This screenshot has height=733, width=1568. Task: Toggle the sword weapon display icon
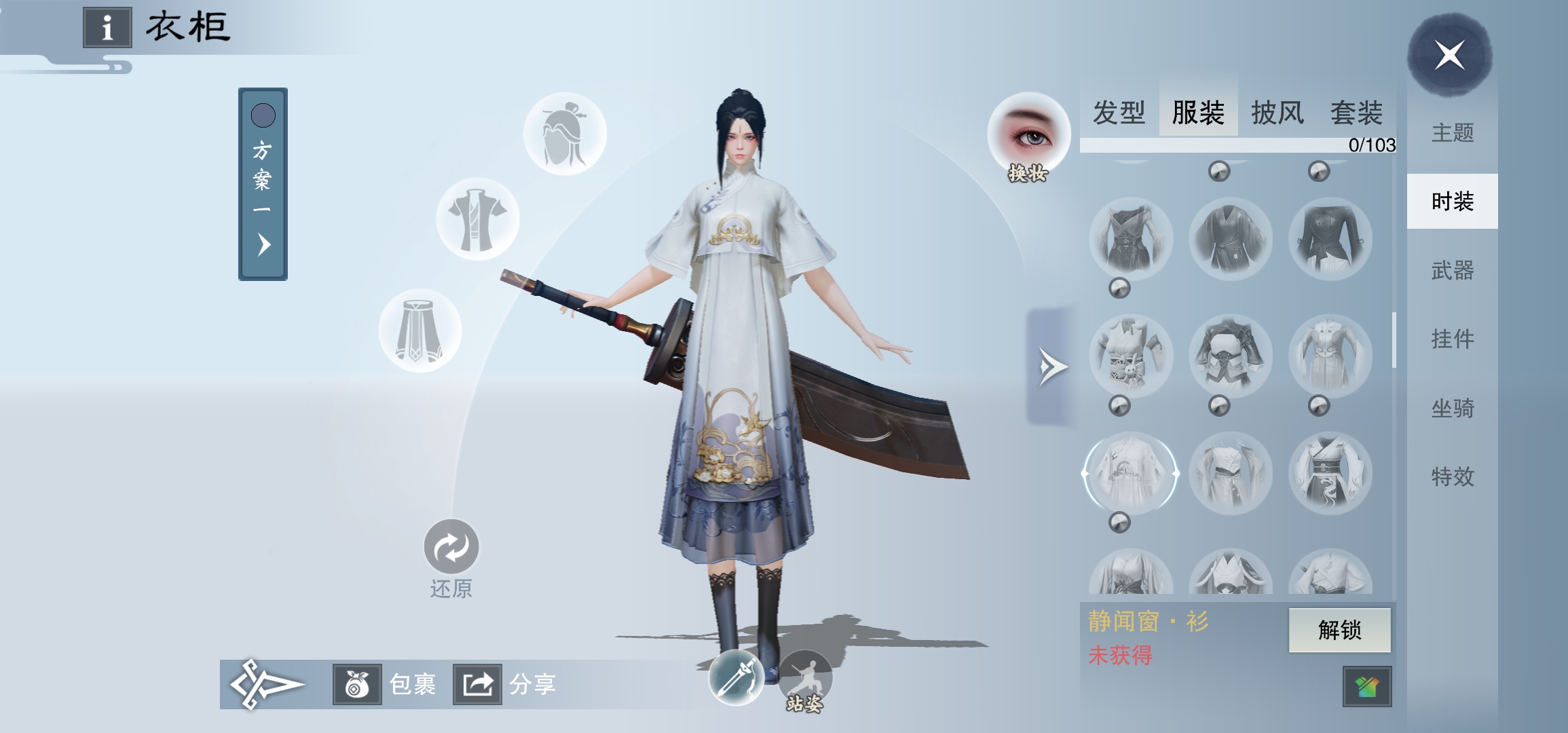[736, 677]
